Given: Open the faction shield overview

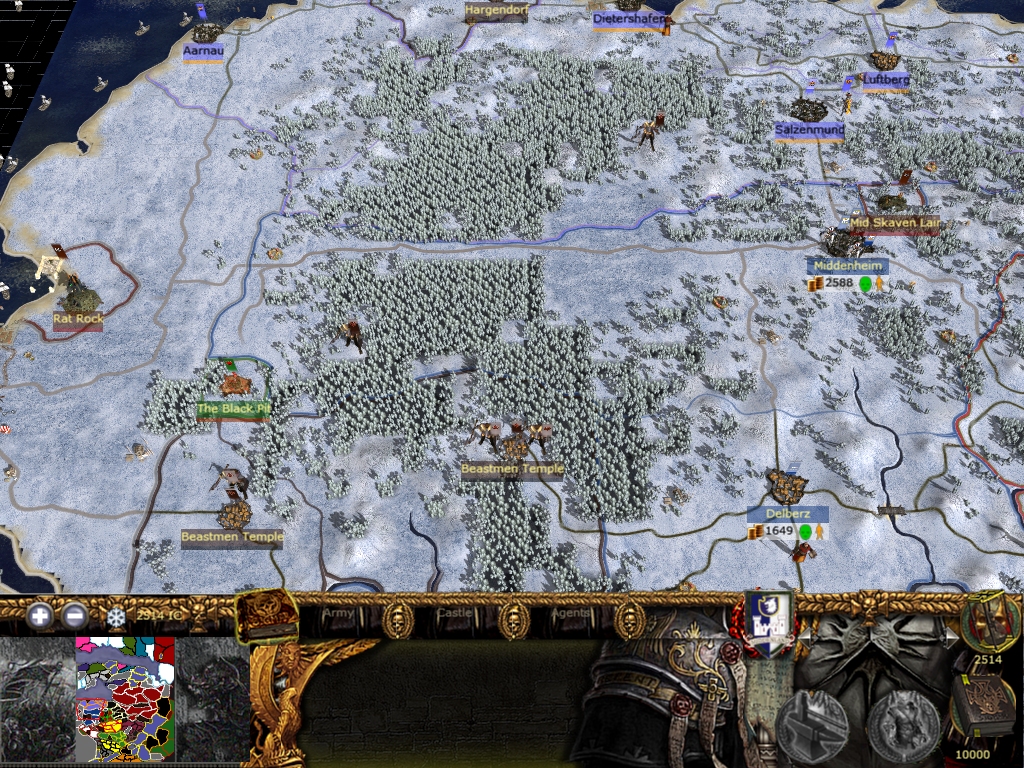Looking at the screenshot, I should point(769,624).
